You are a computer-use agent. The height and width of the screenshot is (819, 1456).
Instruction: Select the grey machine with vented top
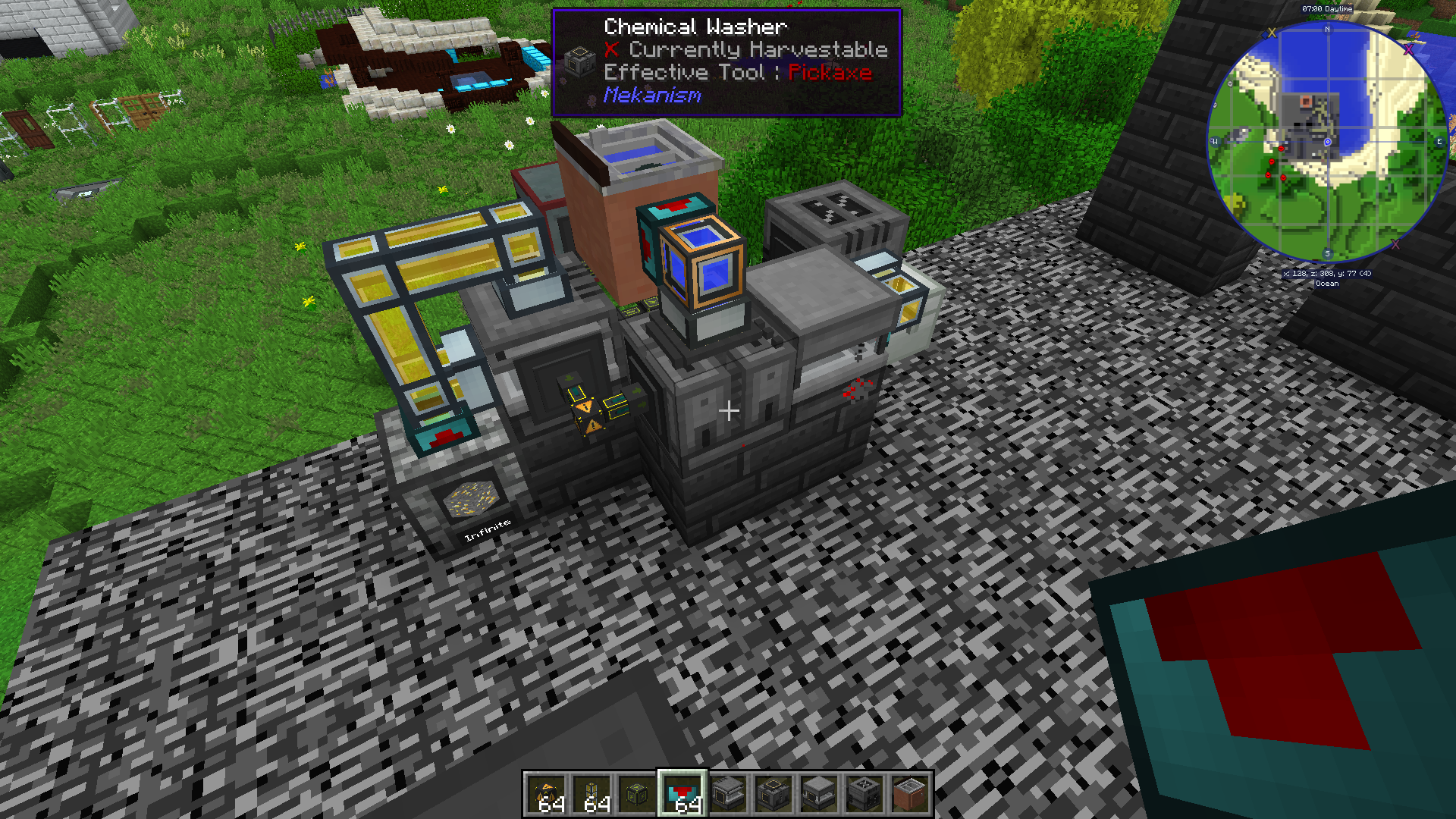click(x=864, y=795)
